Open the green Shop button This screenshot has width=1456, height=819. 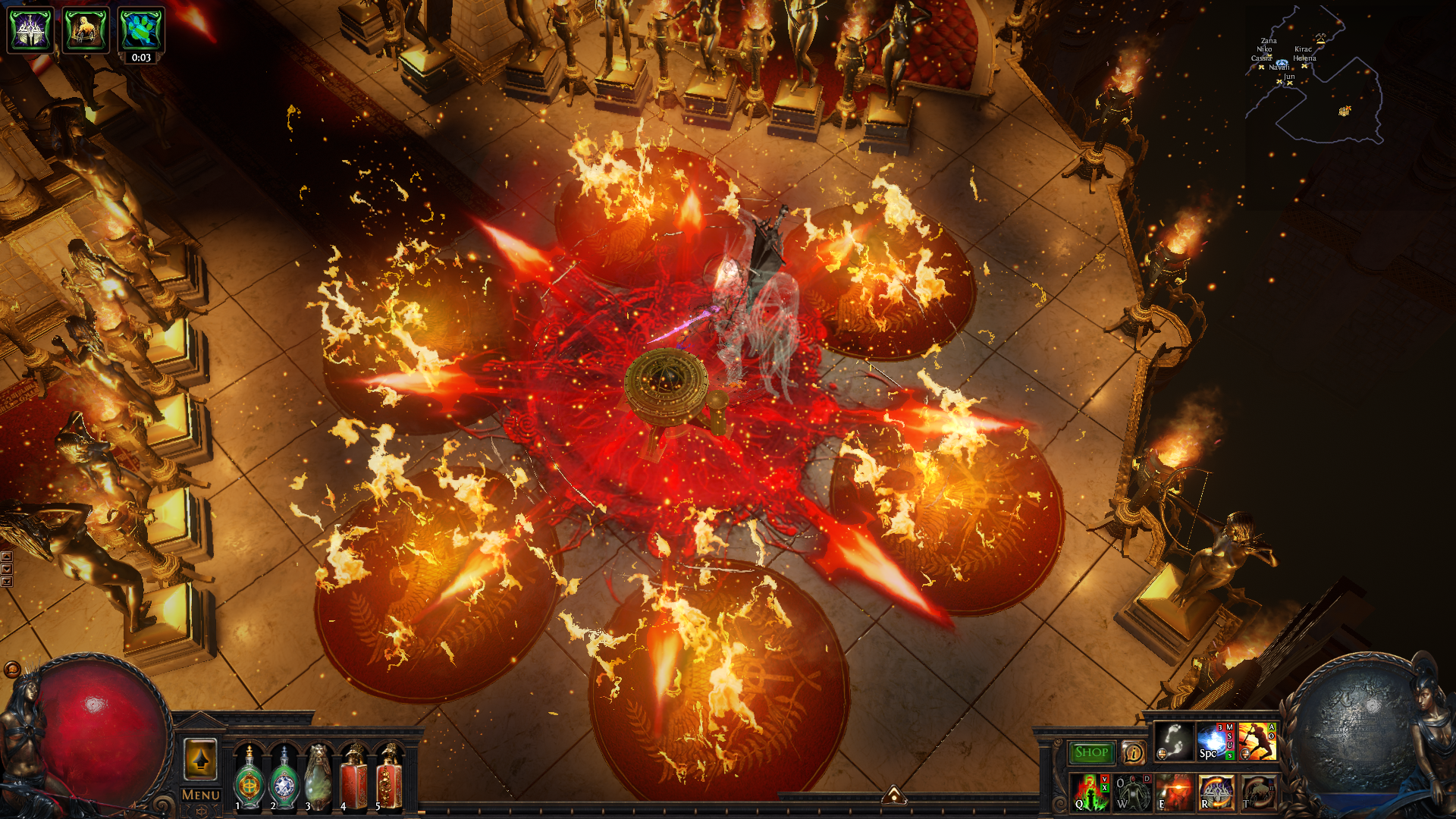1091,752
